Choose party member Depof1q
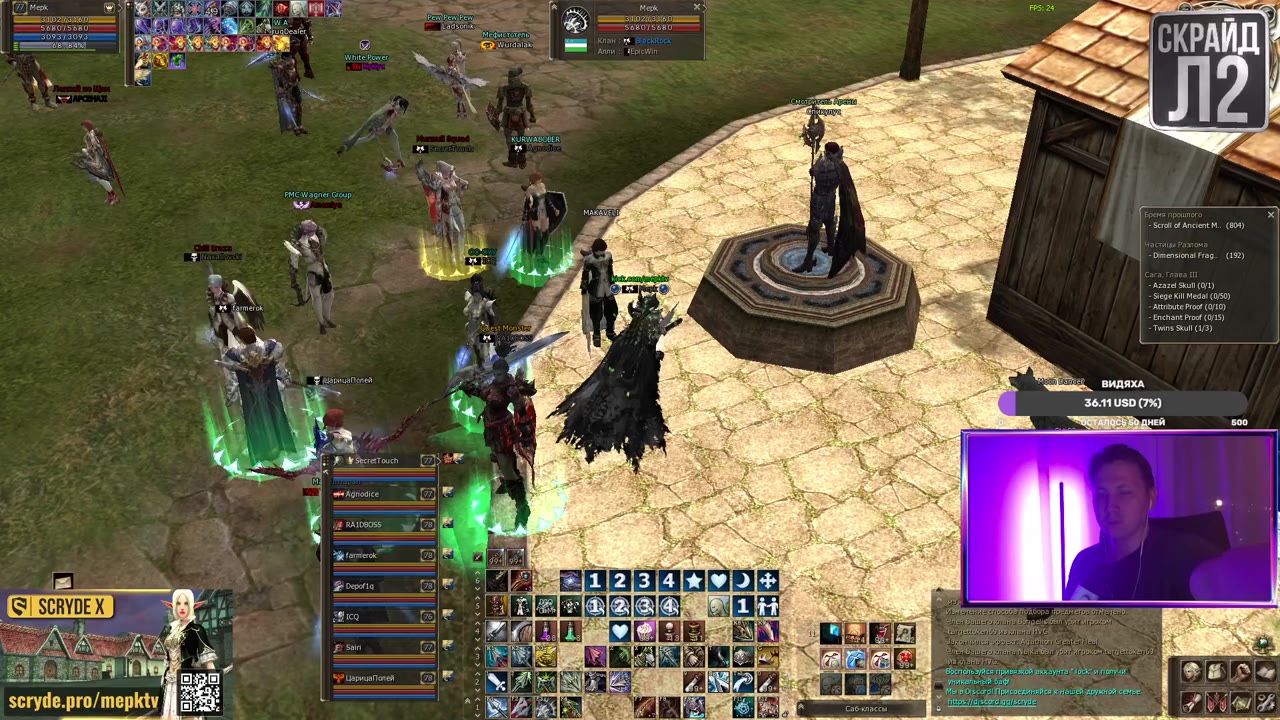 (x=360, y=587)
